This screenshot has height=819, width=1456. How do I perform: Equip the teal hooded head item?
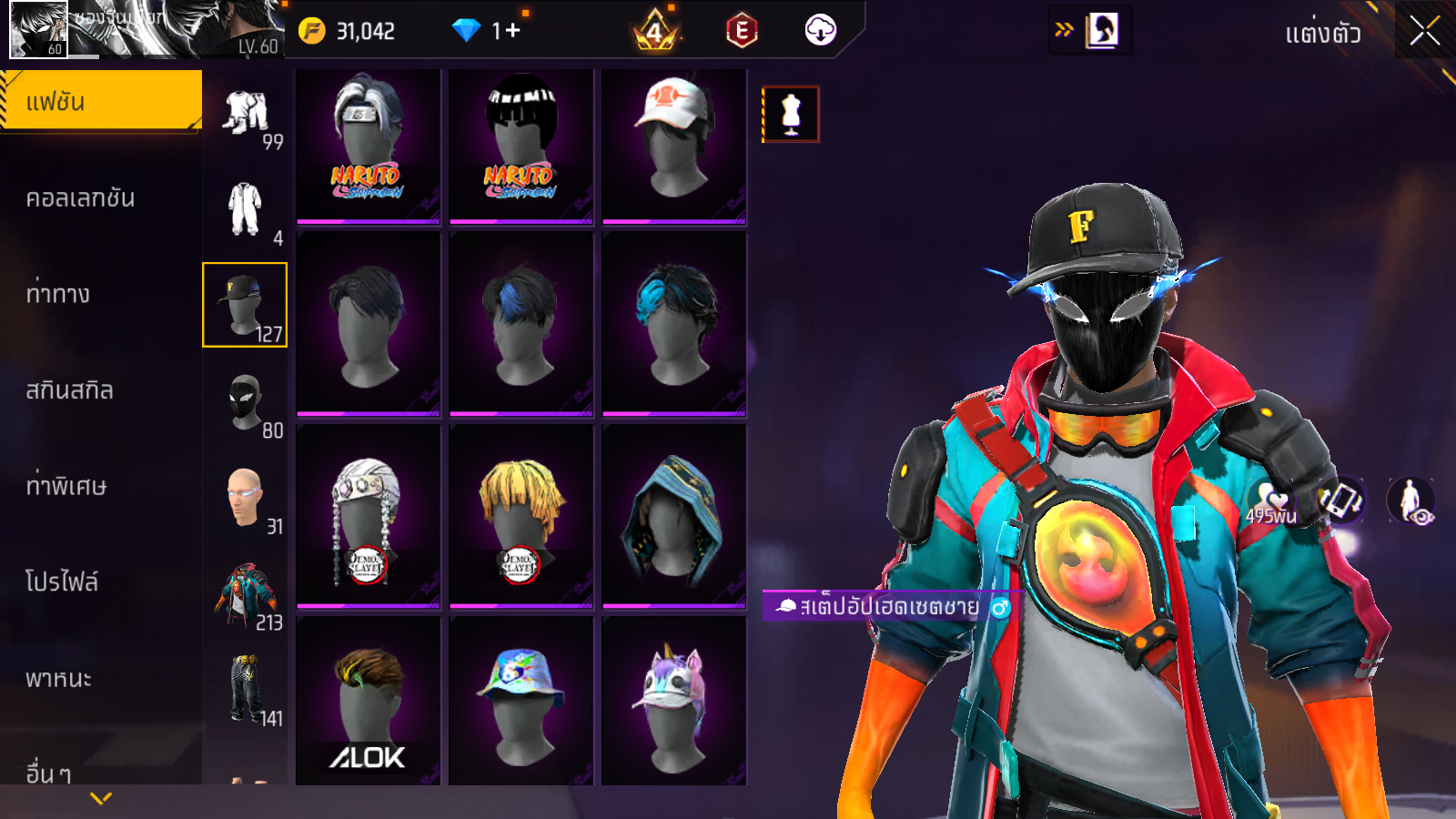tap(673, 516)
